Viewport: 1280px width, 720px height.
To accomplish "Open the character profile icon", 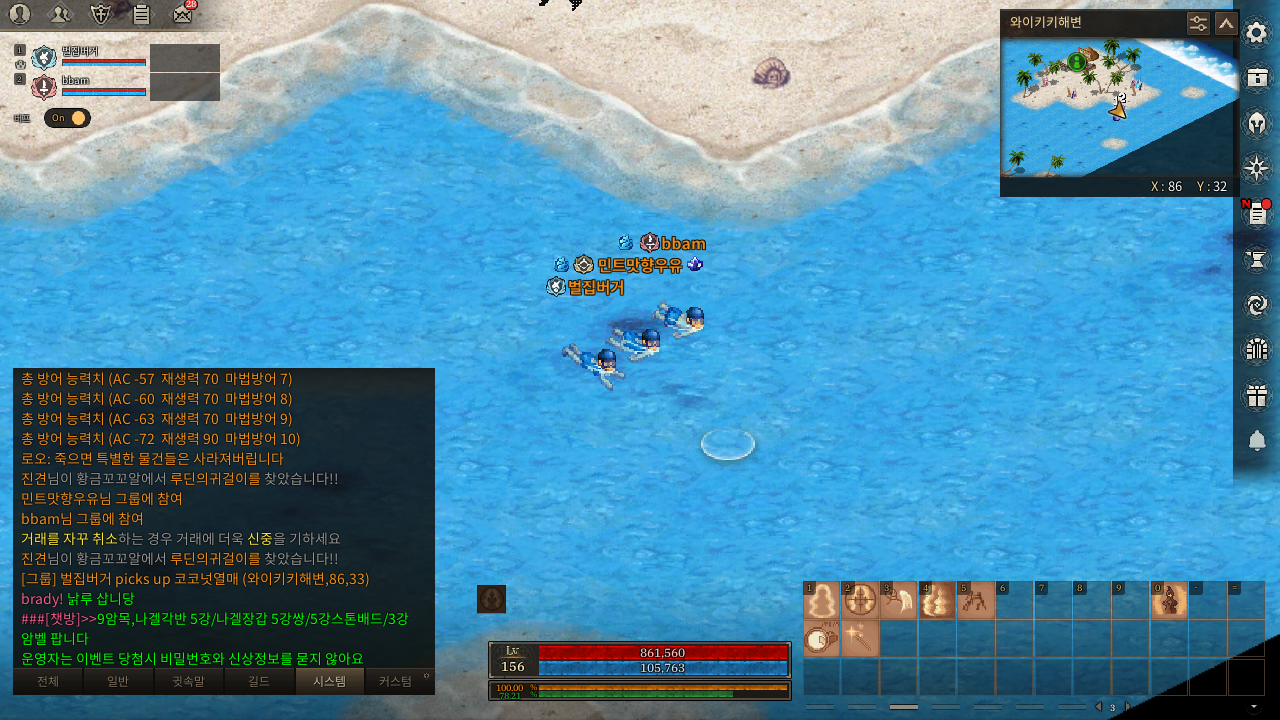I will pos(20,14).
